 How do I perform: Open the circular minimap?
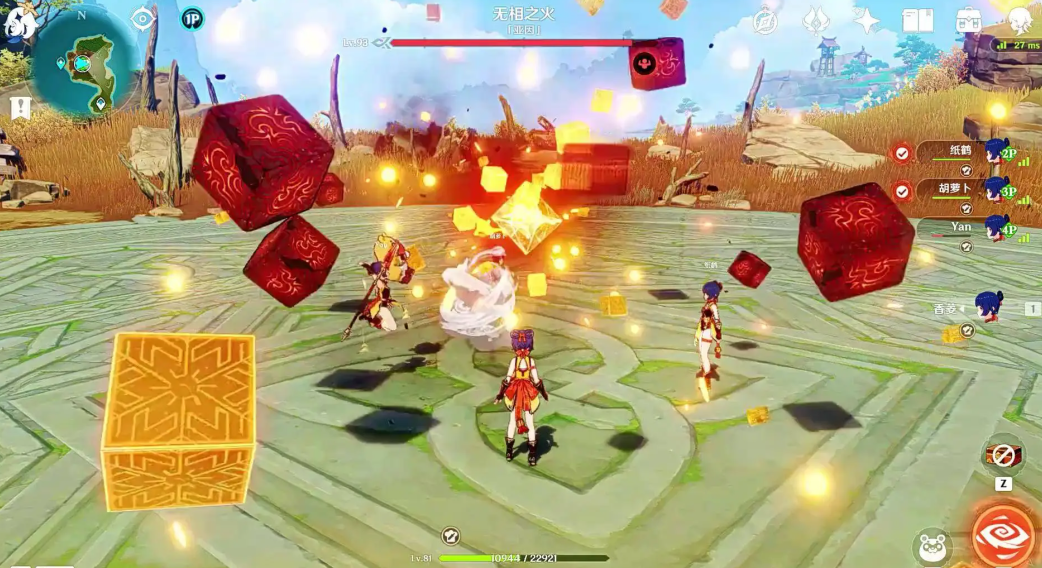pyautogui.click(x=84, y=62)
